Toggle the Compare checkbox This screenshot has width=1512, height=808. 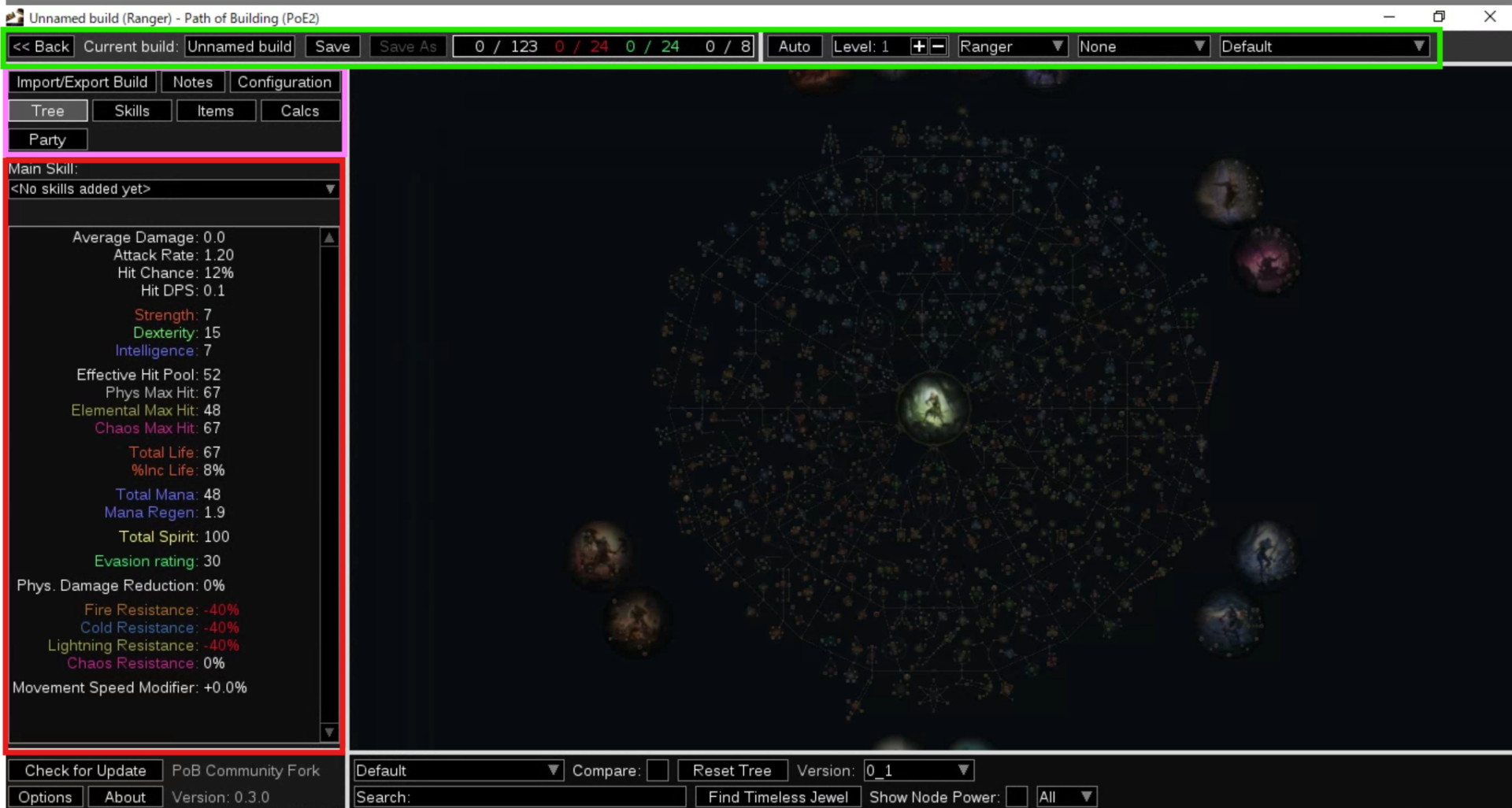[658, 770]
